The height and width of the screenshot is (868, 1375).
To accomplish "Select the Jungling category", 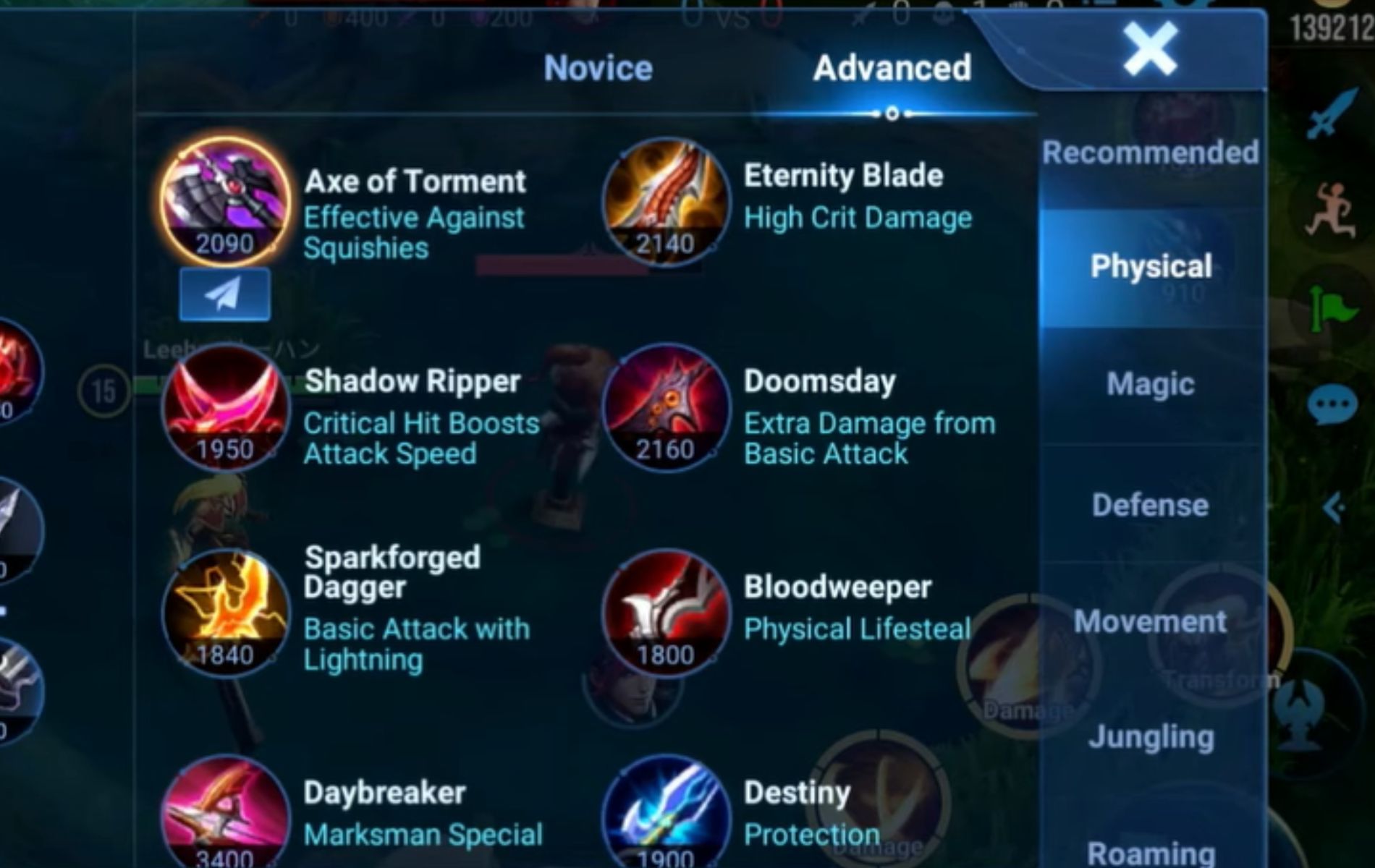I will click(x=1152, y=737).
